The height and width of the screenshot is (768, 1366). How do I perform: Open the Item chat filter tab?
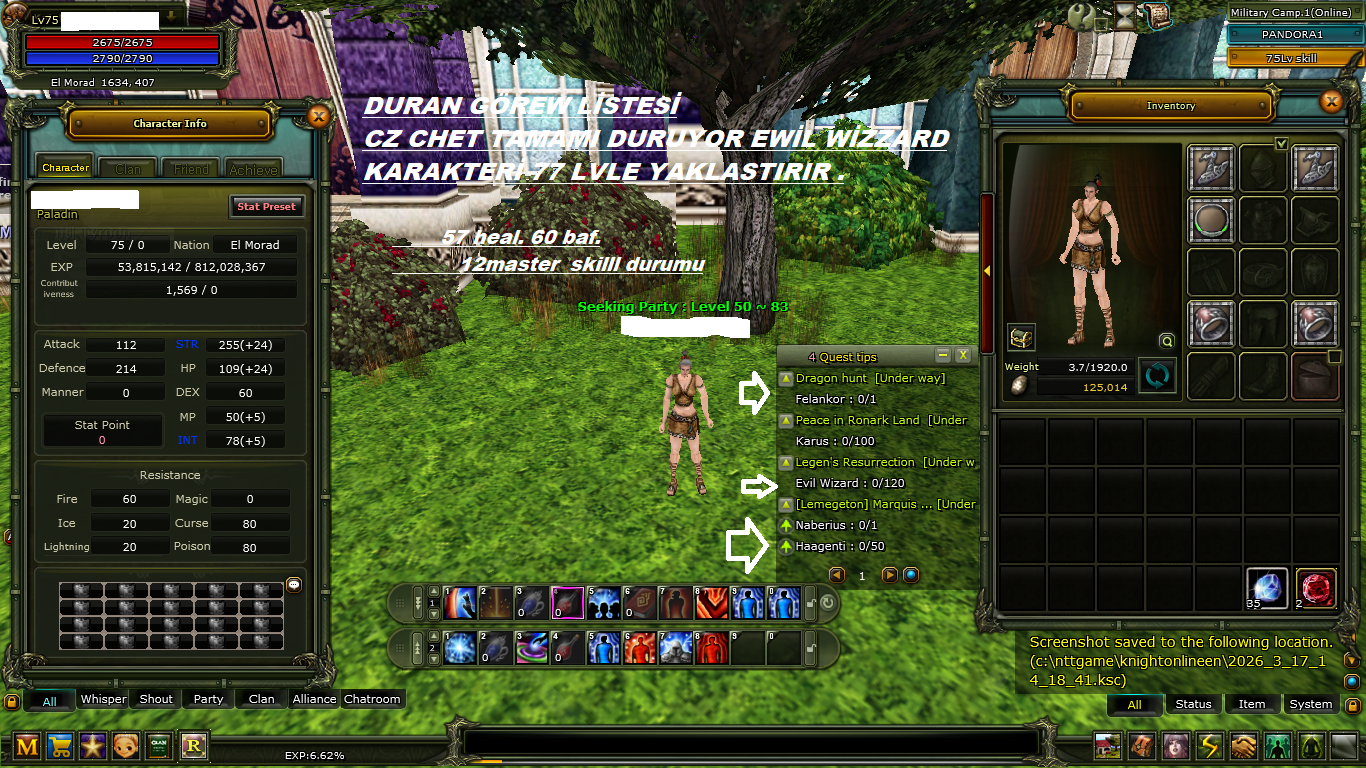pos(1252,704)
